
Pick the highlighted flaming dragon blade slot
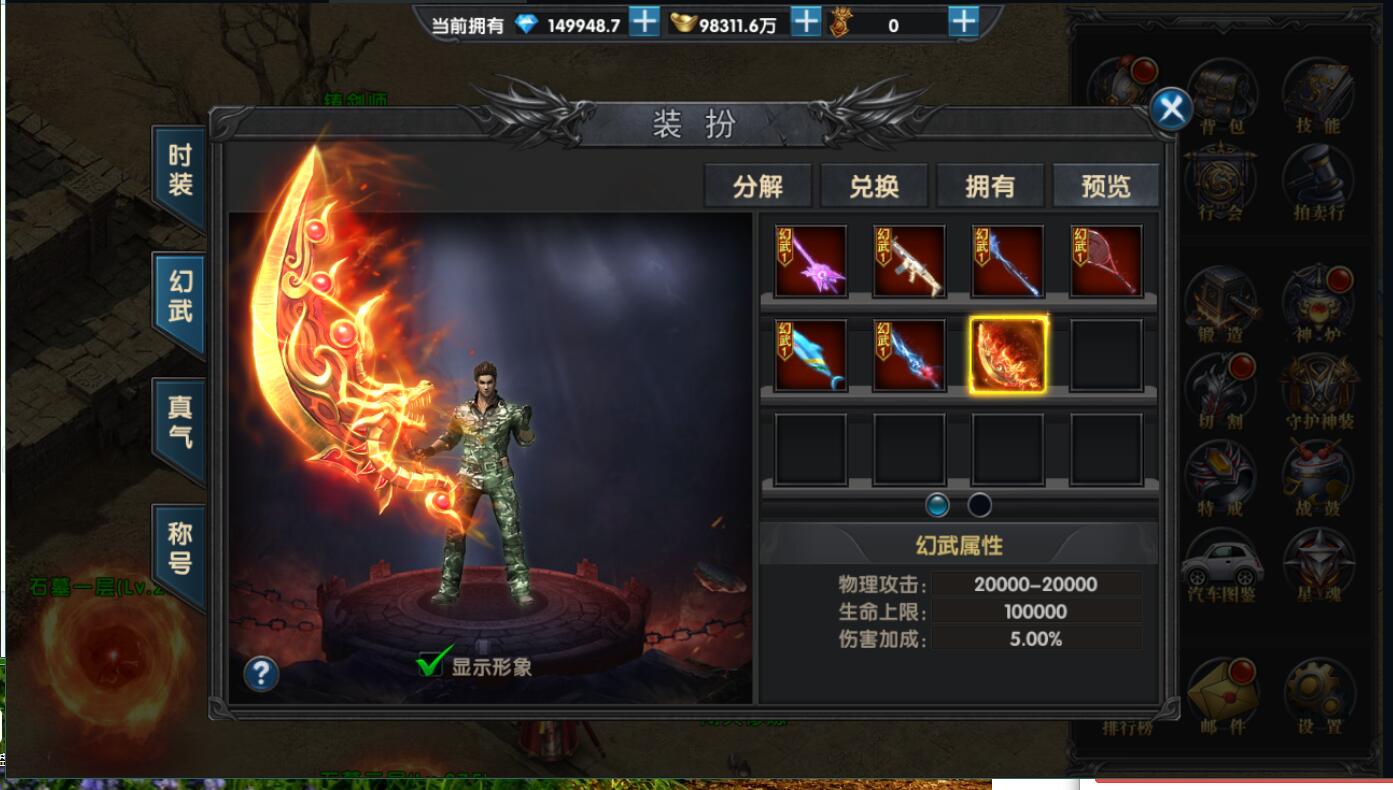1008,356
